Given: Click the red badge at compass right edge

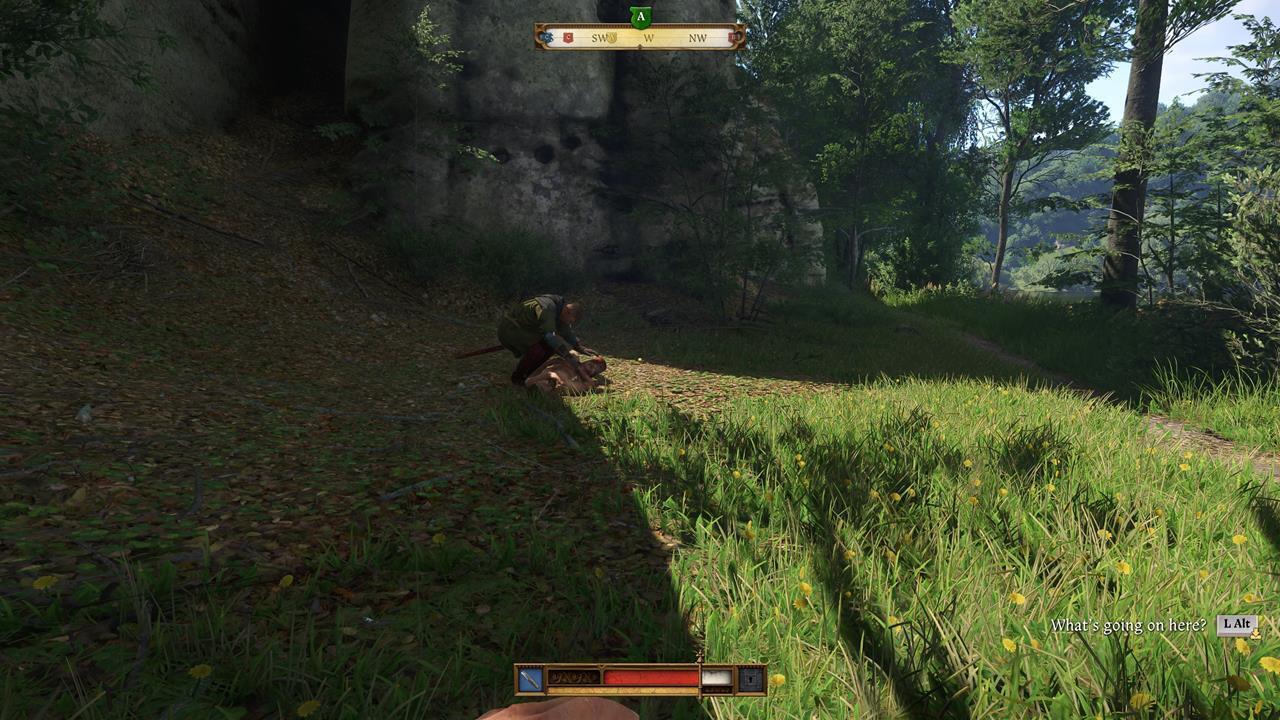Looking at the screenshot, I should (733, 36).
